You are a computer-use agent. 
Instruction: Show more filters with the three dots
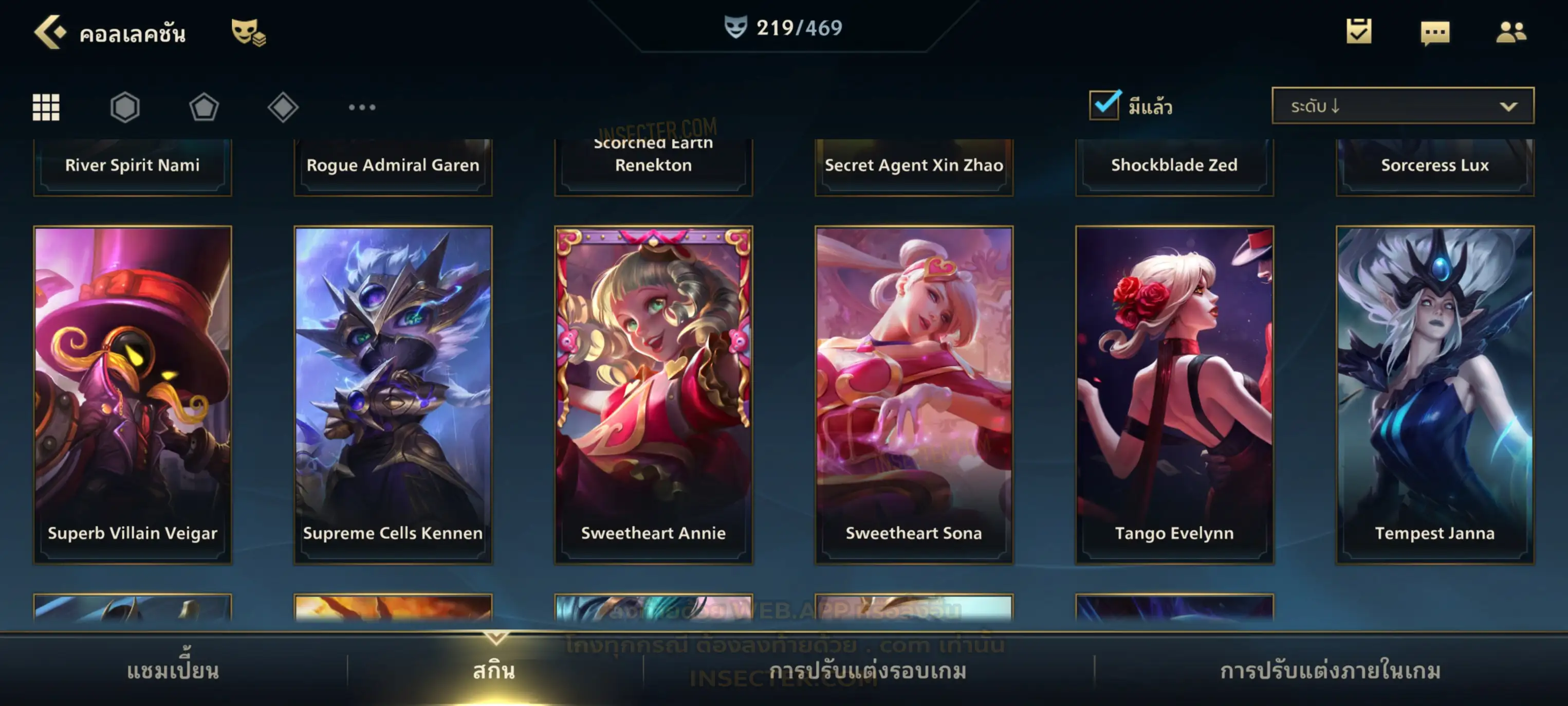tap(362, 107)
